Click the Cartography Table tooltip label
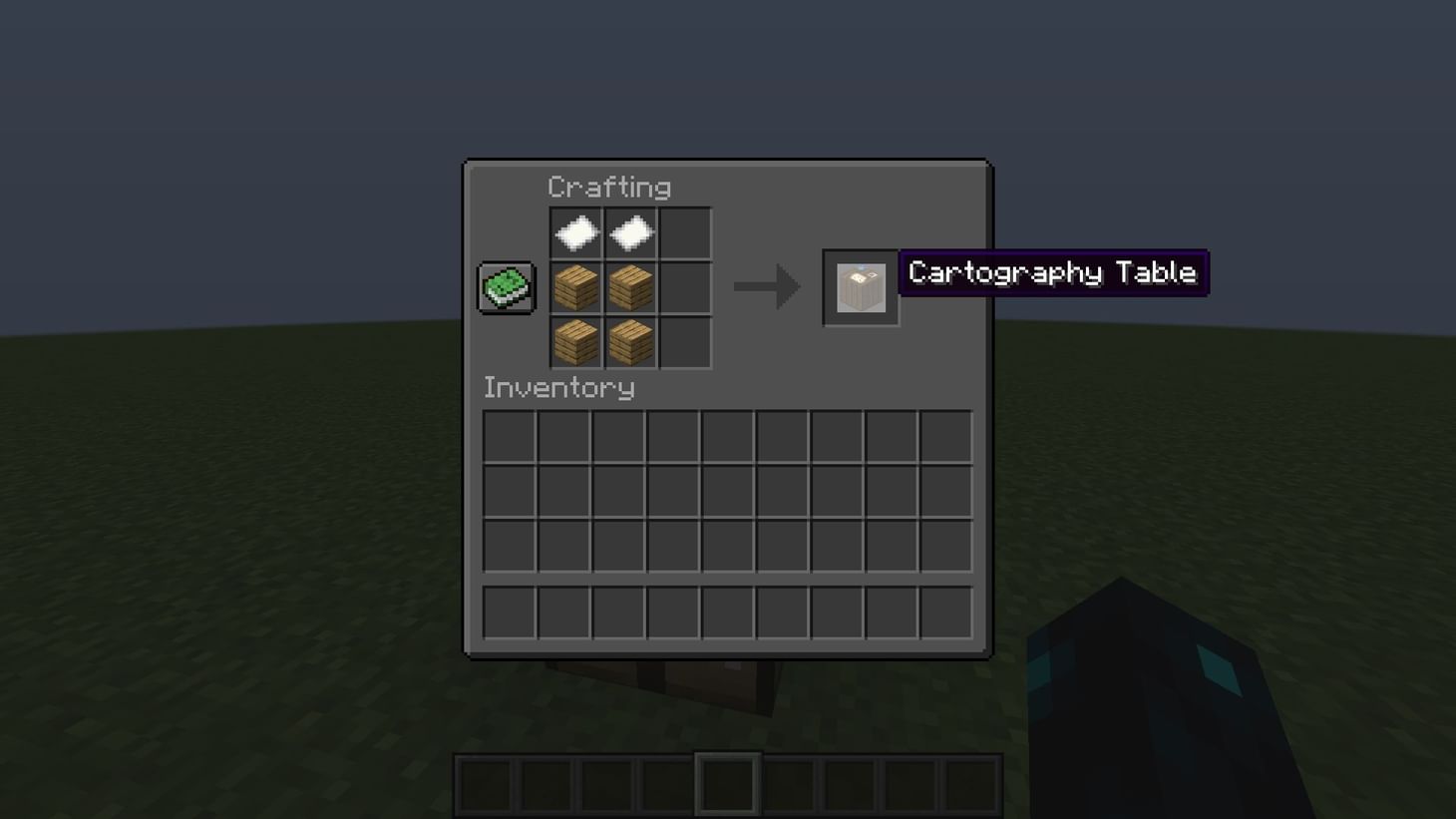The height and width of the screenshot is (819, 1456). [1052, 272]
